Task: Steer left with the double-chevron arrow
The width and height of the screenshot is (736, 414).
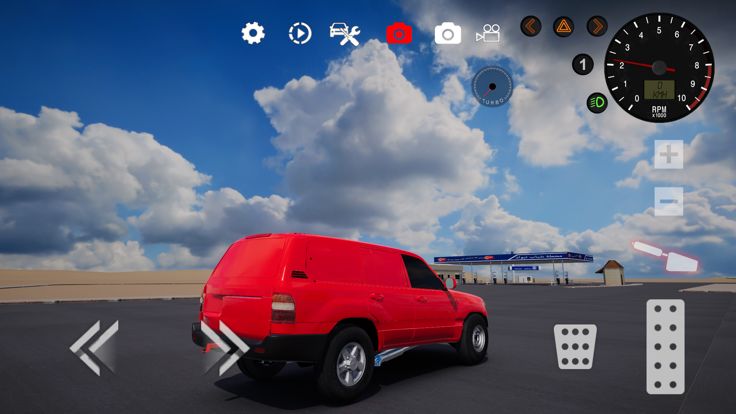Action: point(94,347)
